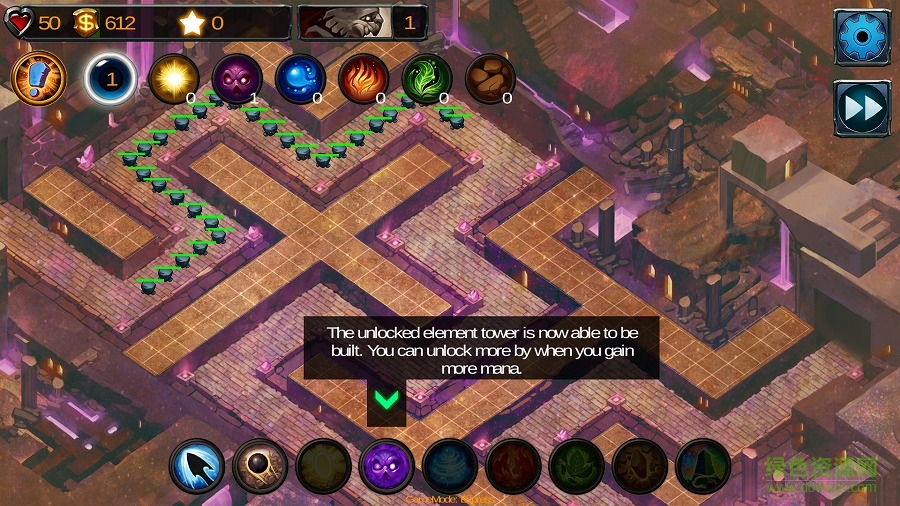The height and width of the screenshot is (506, 900).
Task: Choose the blue water element orb
Action: pyautogui.click(x=300, y=79)
